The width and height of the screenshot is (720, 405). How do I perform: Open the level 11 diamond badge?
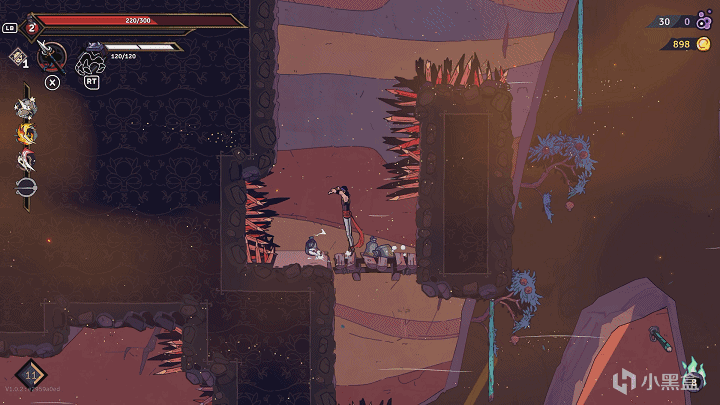[x=30, y=377]
